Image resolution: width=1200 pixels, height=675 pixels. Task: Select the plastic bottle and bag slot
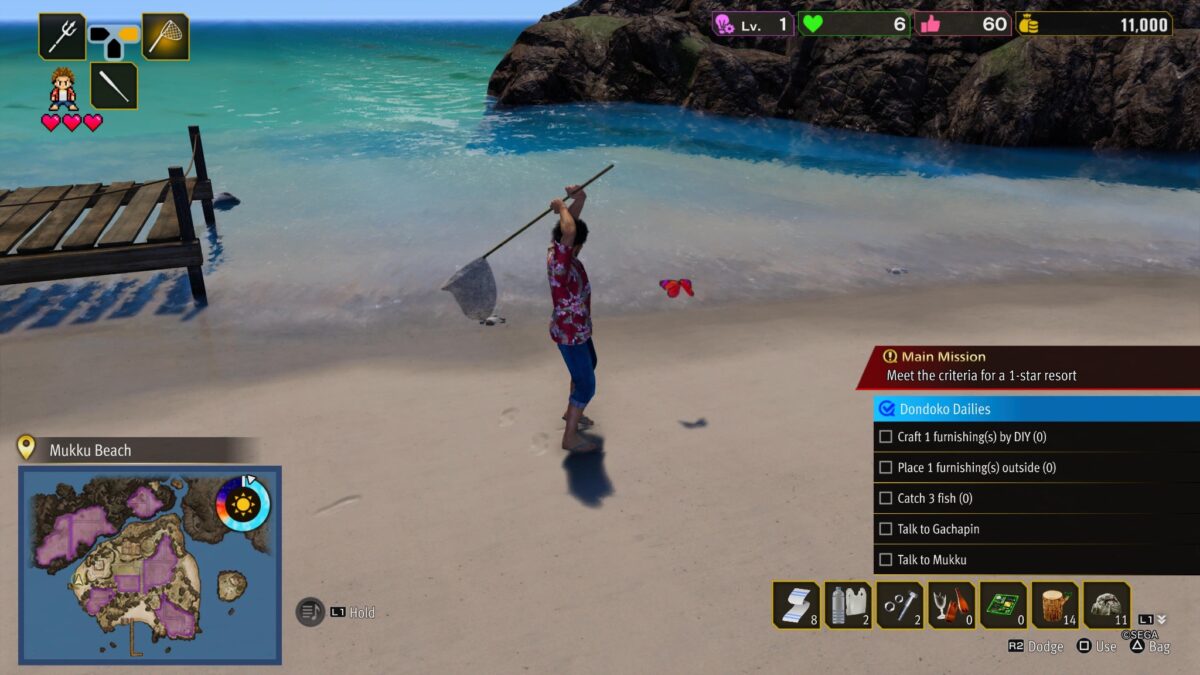[x=848, y=605]
